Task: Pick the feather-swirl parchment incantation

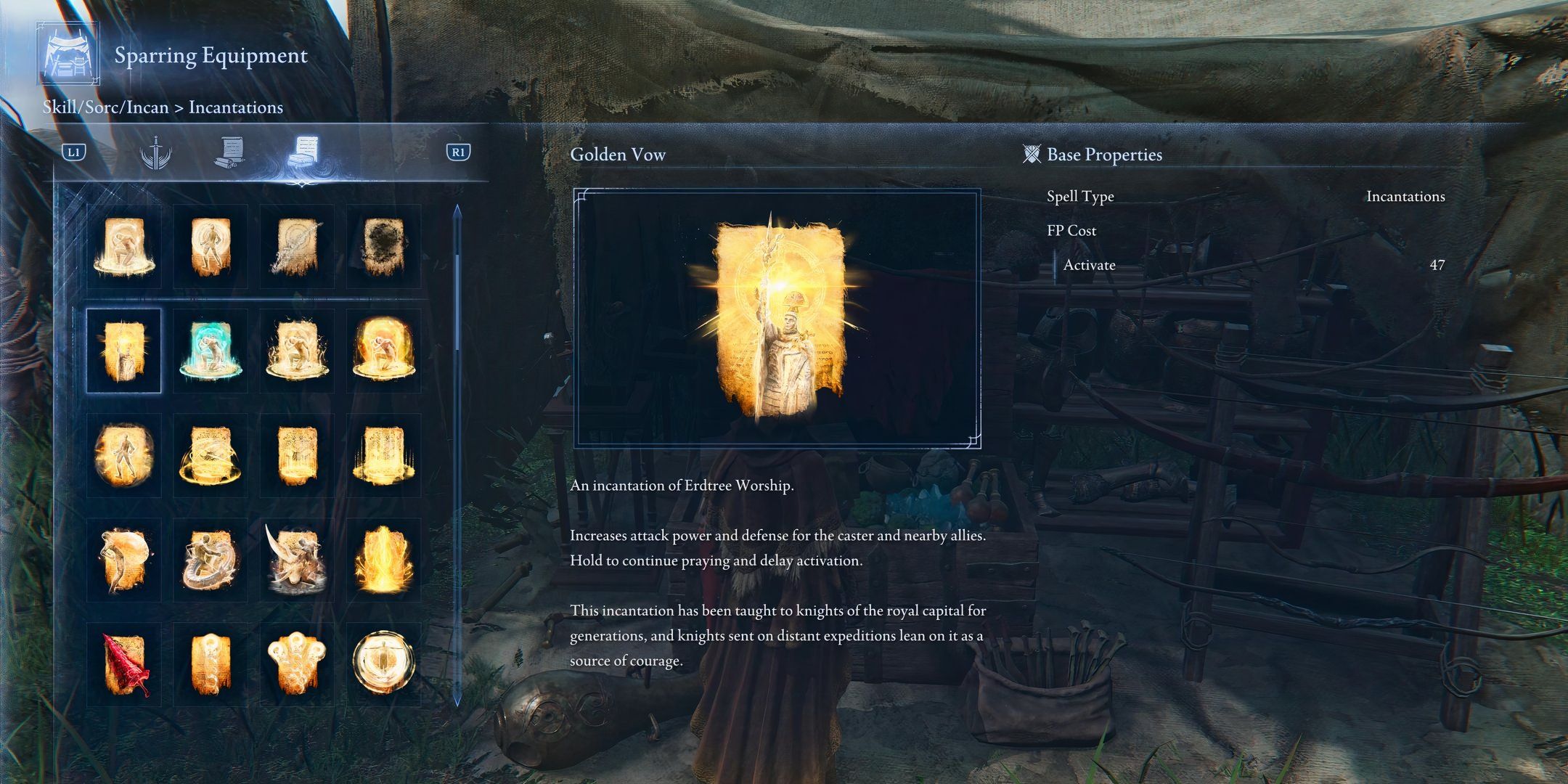Action: point(297,247)
